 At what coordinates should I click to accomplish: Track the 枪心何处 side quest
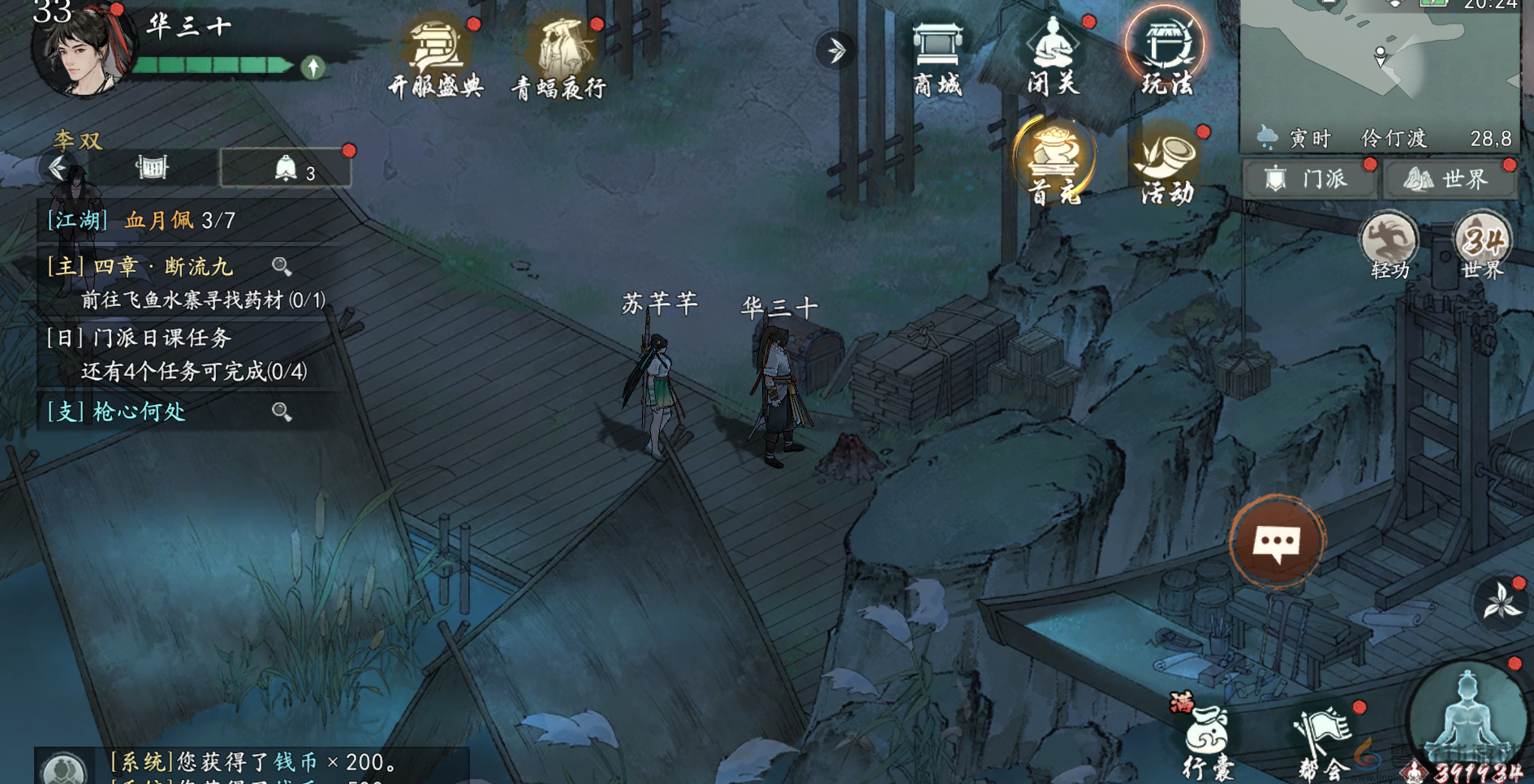click(138, 411)
